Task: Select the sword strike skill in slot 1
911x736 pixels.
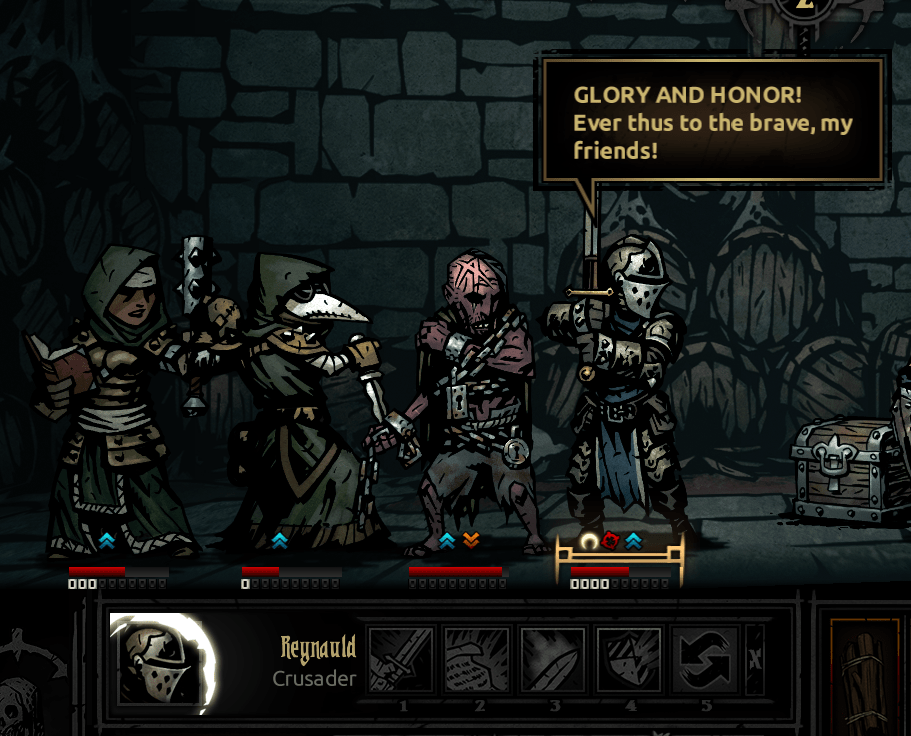Action: click(x=402, y=660)
